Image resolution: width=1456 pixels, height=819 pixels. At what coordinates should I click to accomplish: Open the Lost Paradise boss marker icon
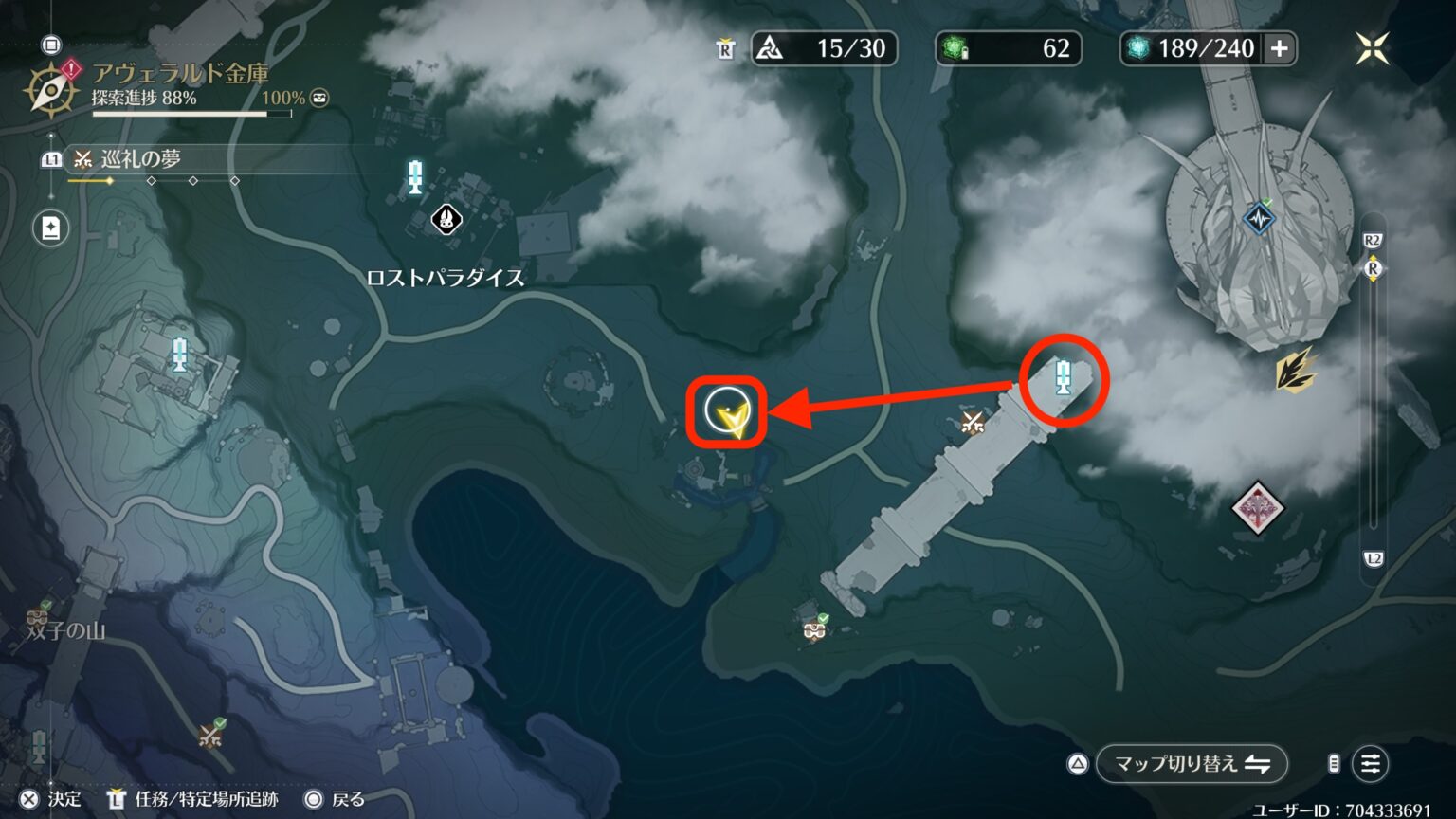click(445, 219)
